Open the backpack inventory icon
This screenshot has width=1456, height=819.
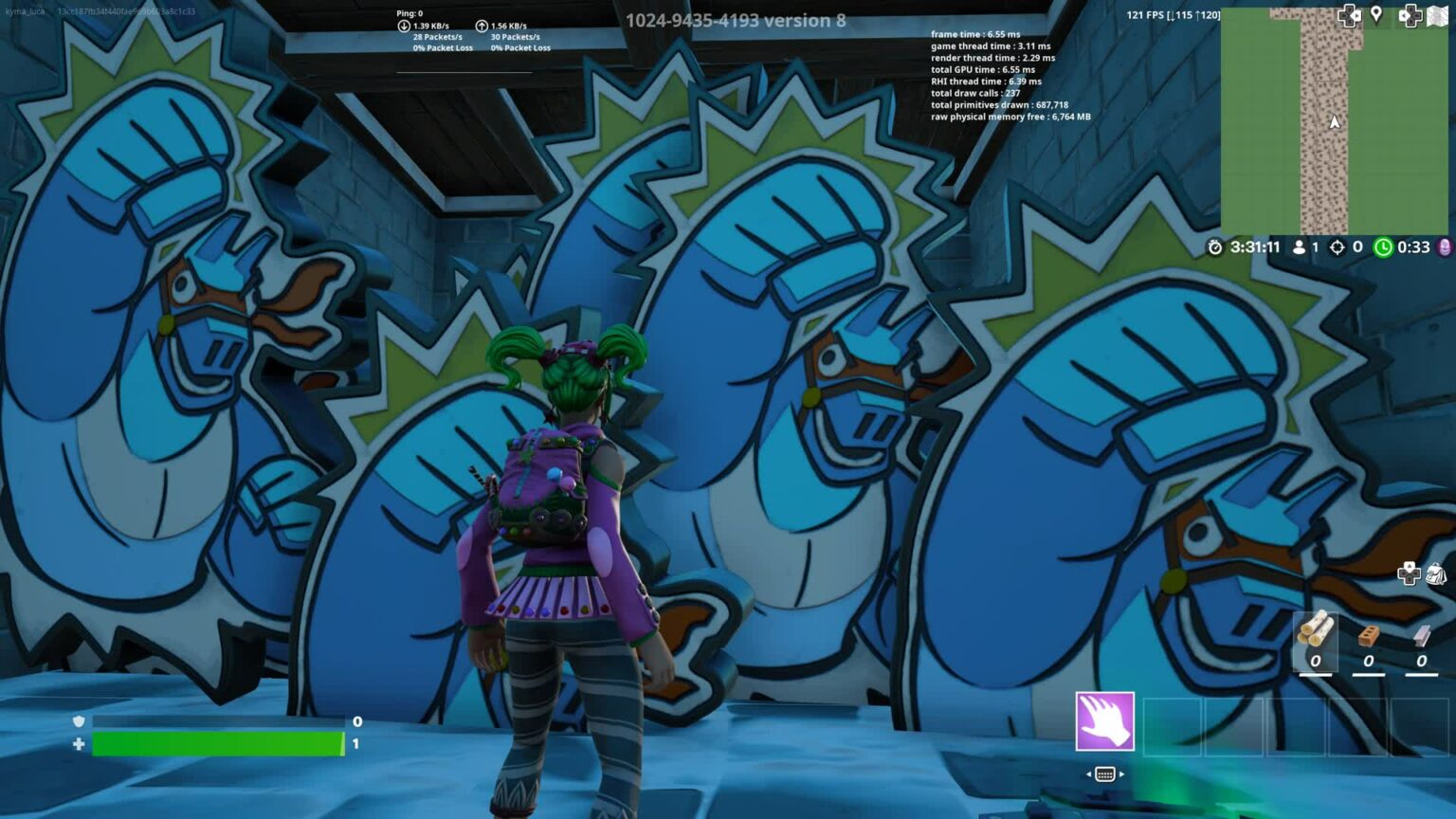pyautogui.click(x=1436, y=573)
